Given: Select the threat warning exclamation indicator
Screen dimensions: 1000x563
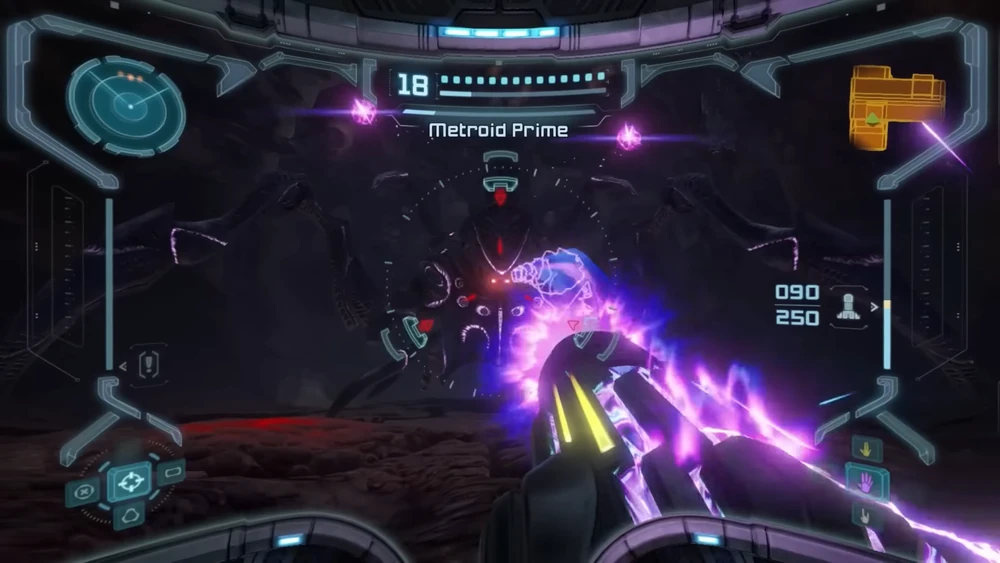Looking at the screenshot, I should click(x=150, y=363).
